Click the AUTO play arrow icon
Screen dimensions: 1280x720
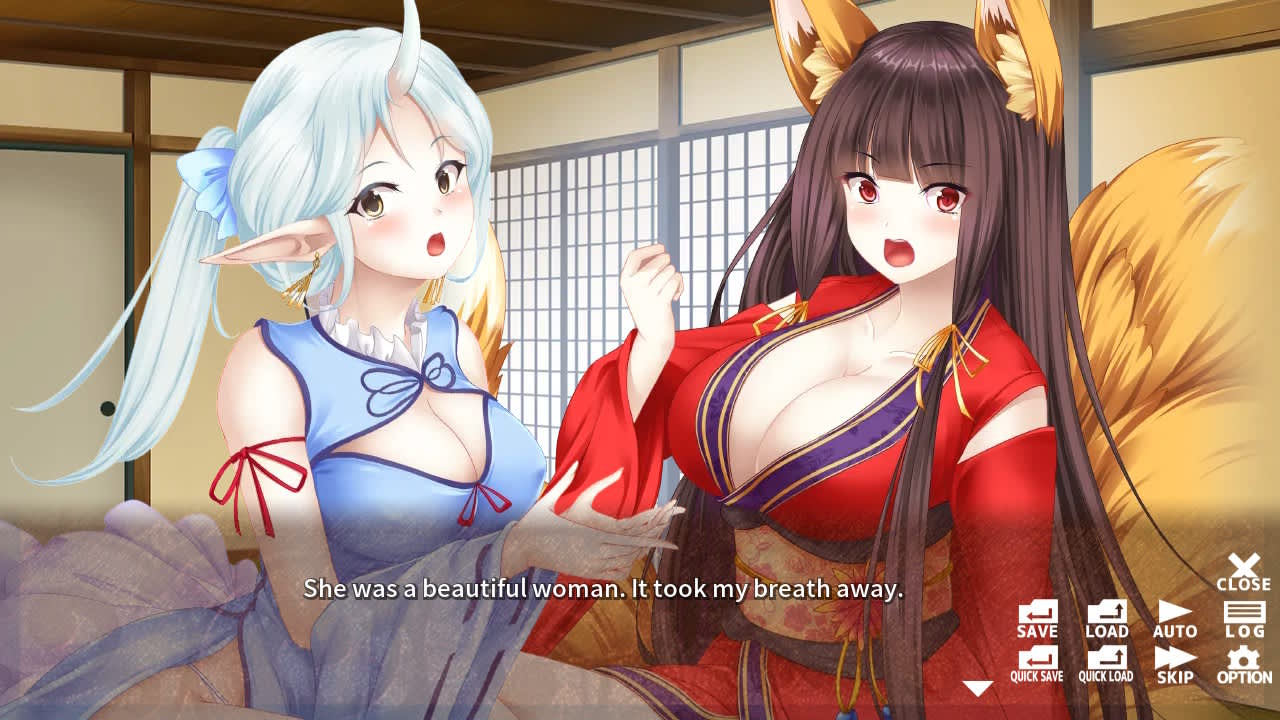[1175, 615]
